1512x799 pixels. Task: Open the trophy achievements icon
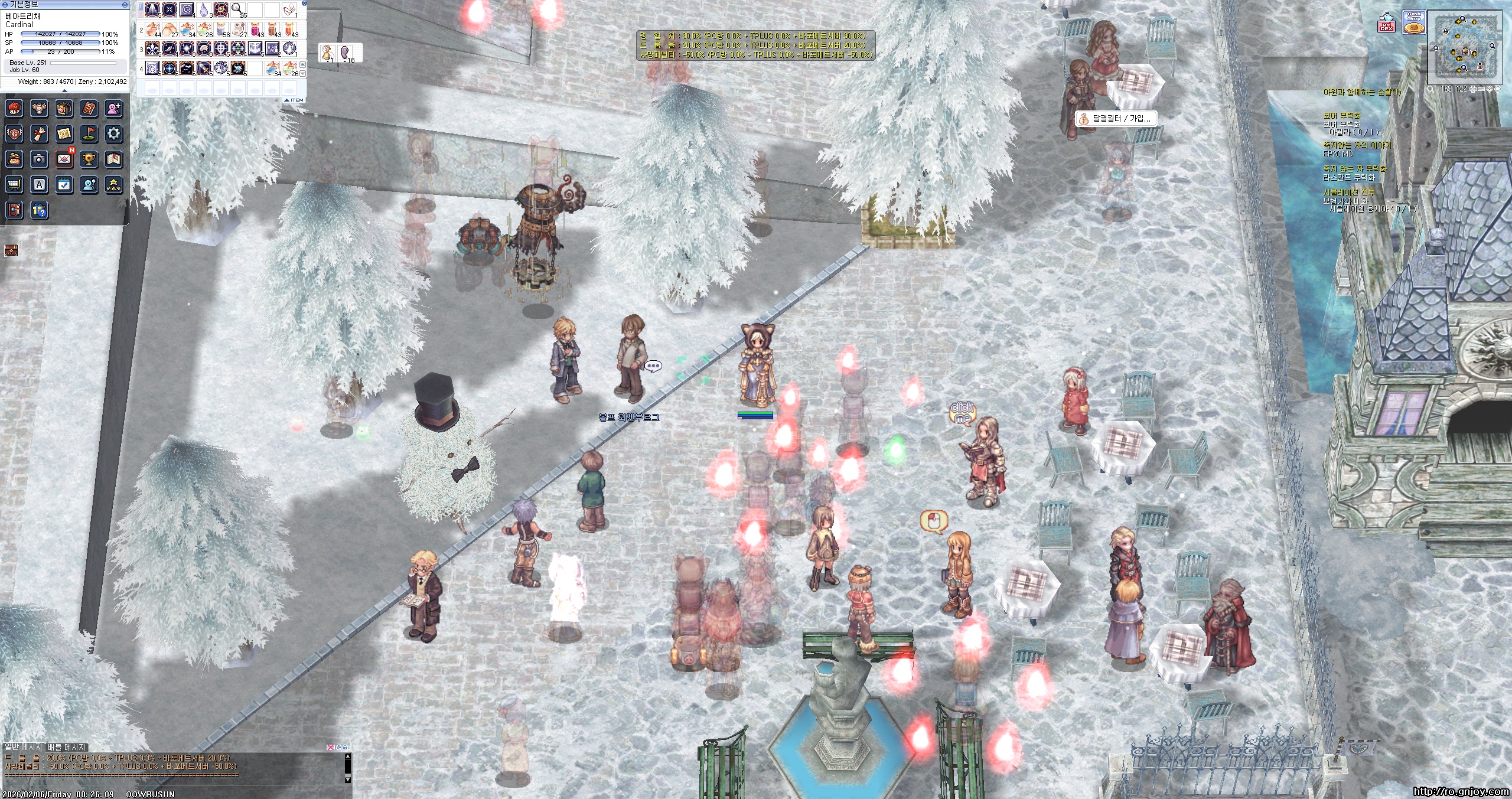89,159
